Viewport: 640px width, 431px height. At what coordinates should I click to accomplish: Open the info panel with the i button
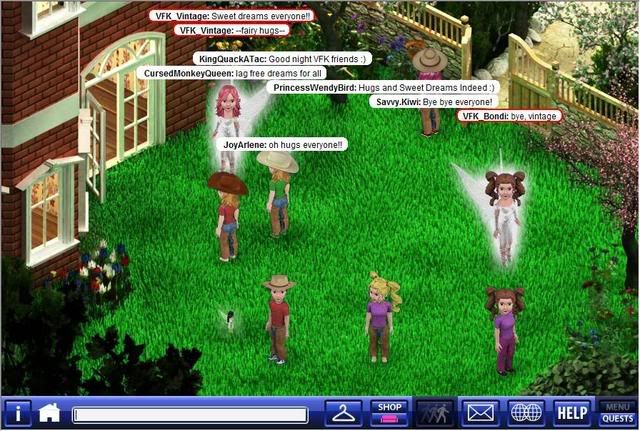(18, 413)
